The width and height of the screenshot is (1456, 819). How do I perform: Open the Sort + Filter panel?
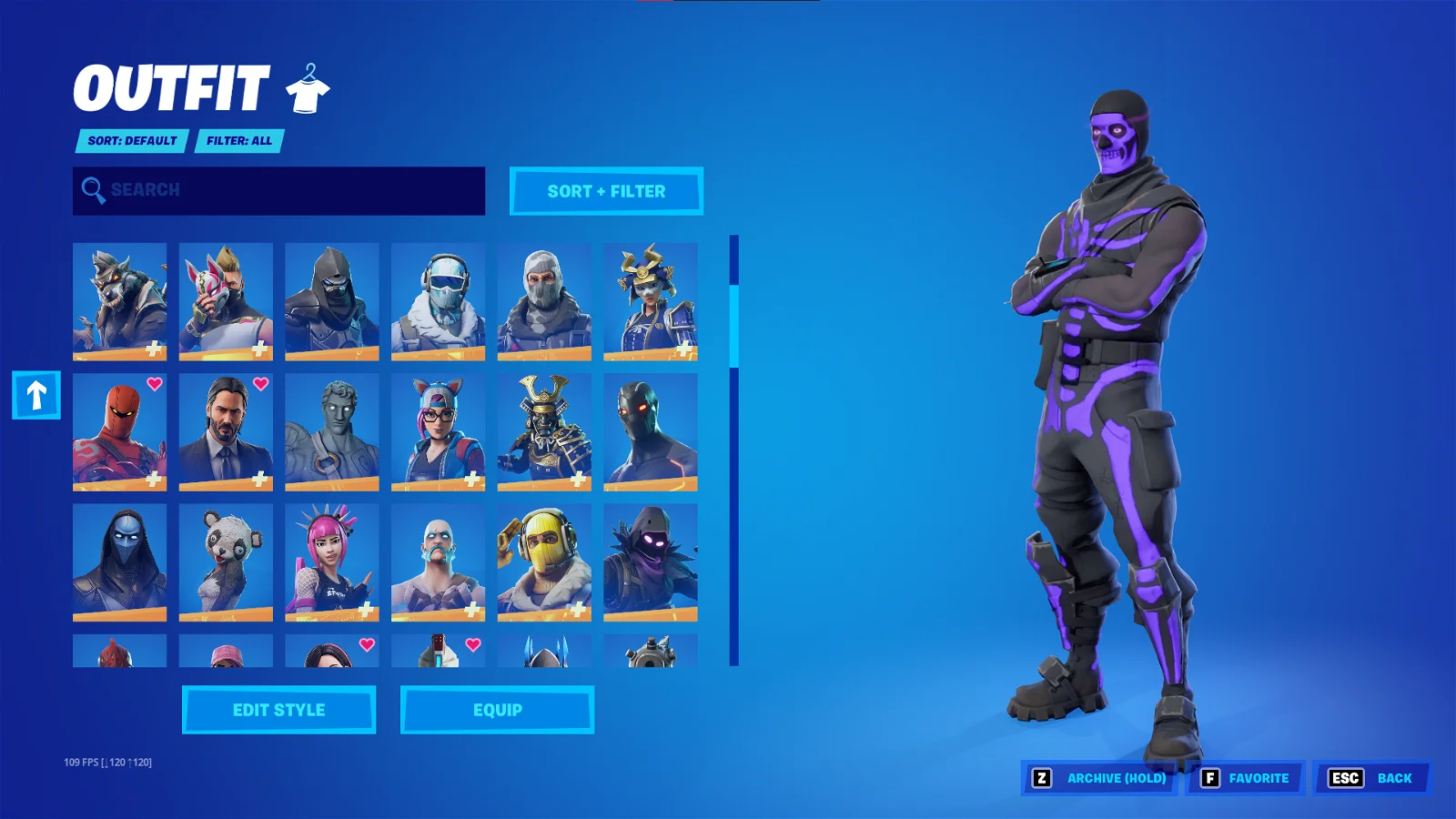tap(606, 191)
